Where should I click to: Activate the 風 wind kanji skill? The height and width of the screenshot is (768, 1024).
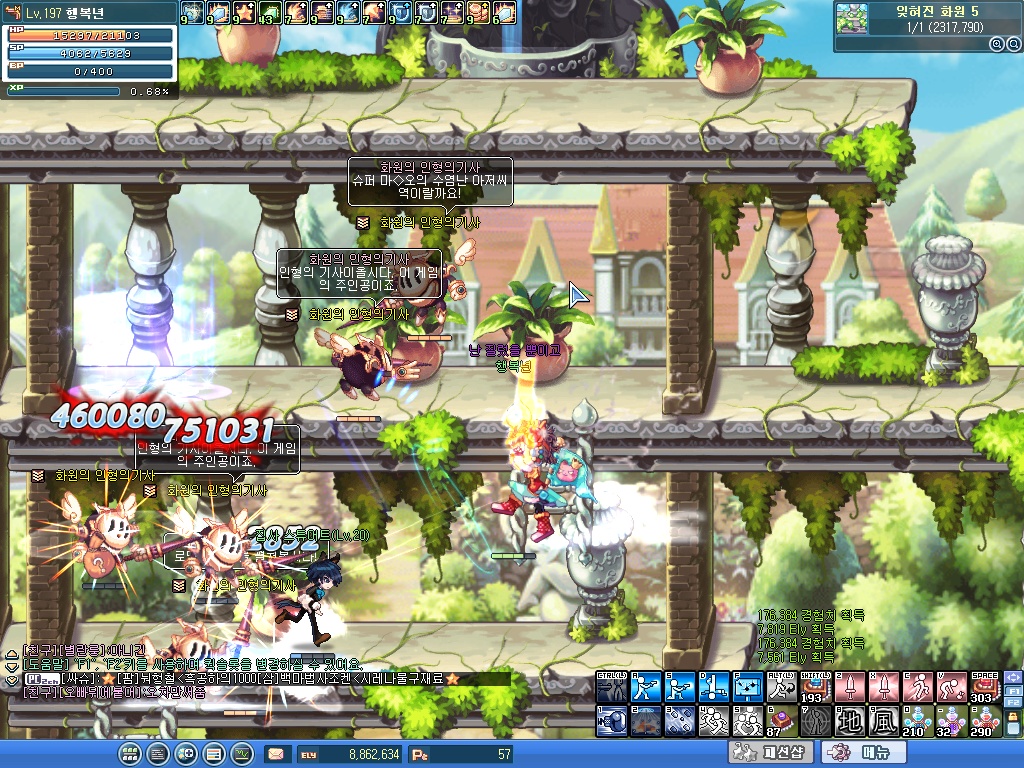point(884,720)
